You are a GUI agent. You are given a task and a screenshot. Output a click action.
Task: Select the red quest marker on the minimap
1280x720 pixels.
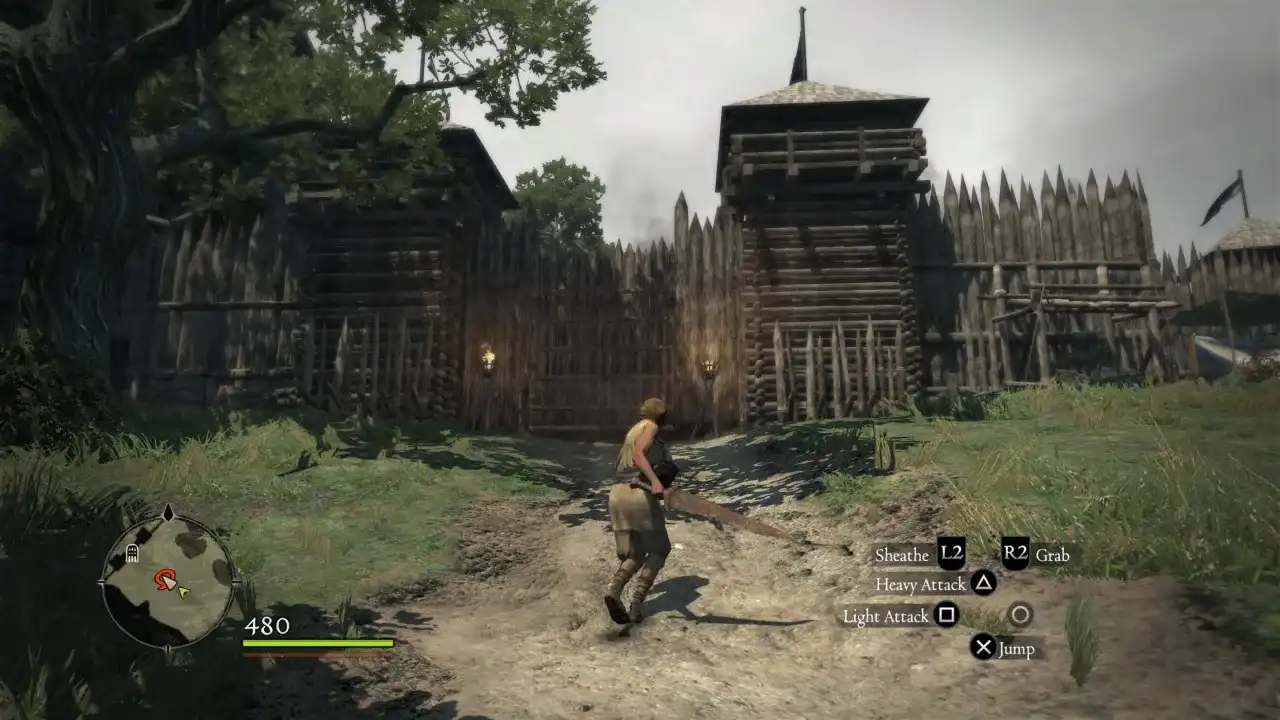click(163, 578)
